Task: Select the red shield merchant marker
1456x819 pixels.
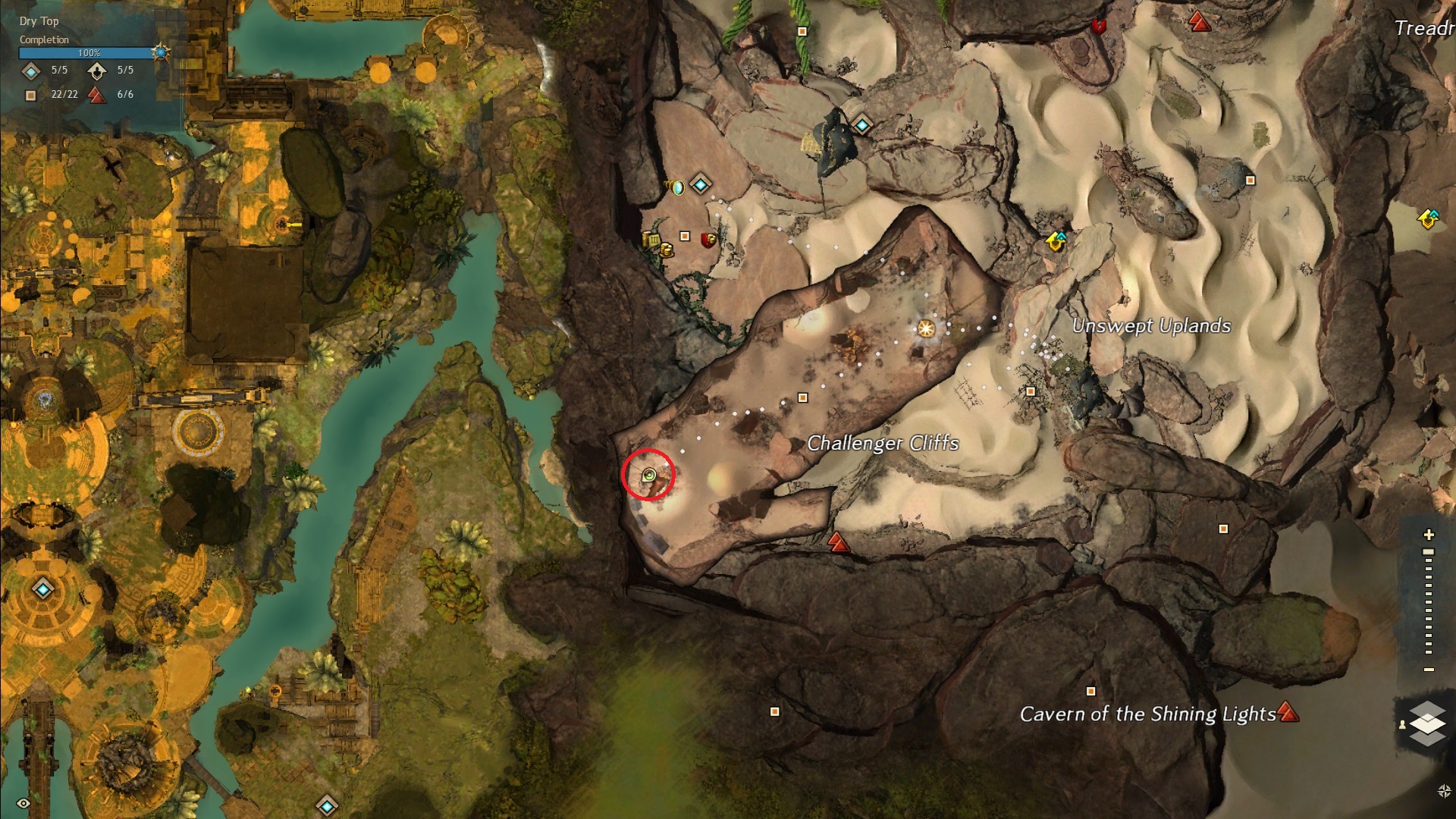Action: 708,240
